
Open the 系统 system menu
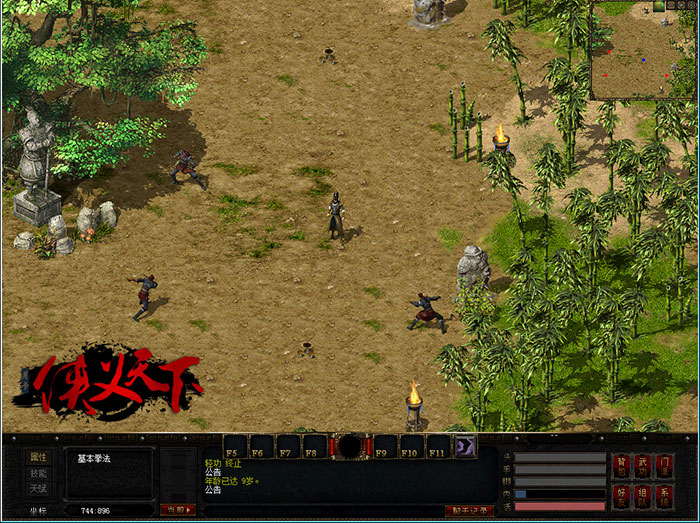tap(665, 495)
